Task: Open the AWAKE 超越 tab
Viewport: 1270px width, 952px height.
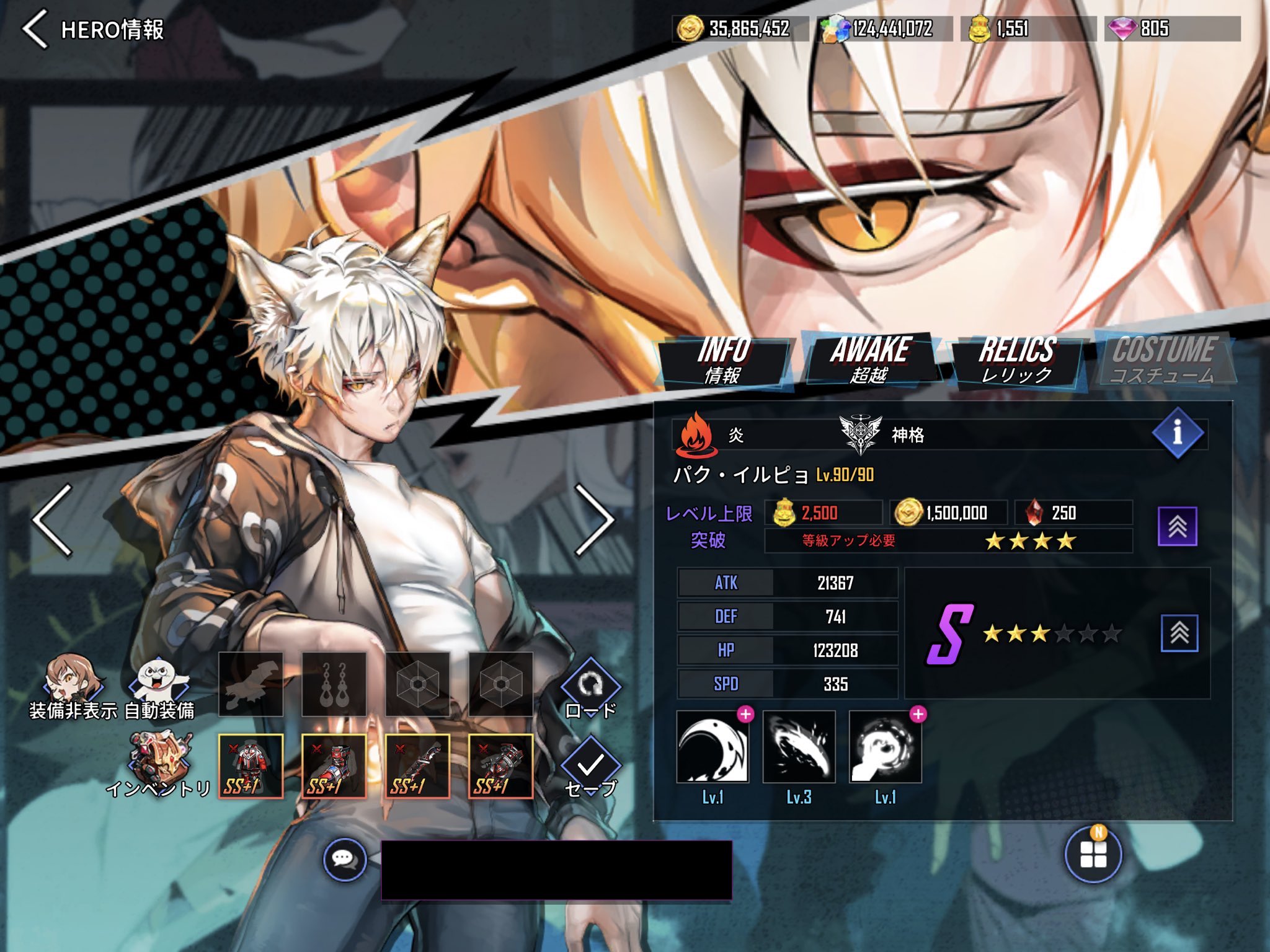Action: click(870, 360)
